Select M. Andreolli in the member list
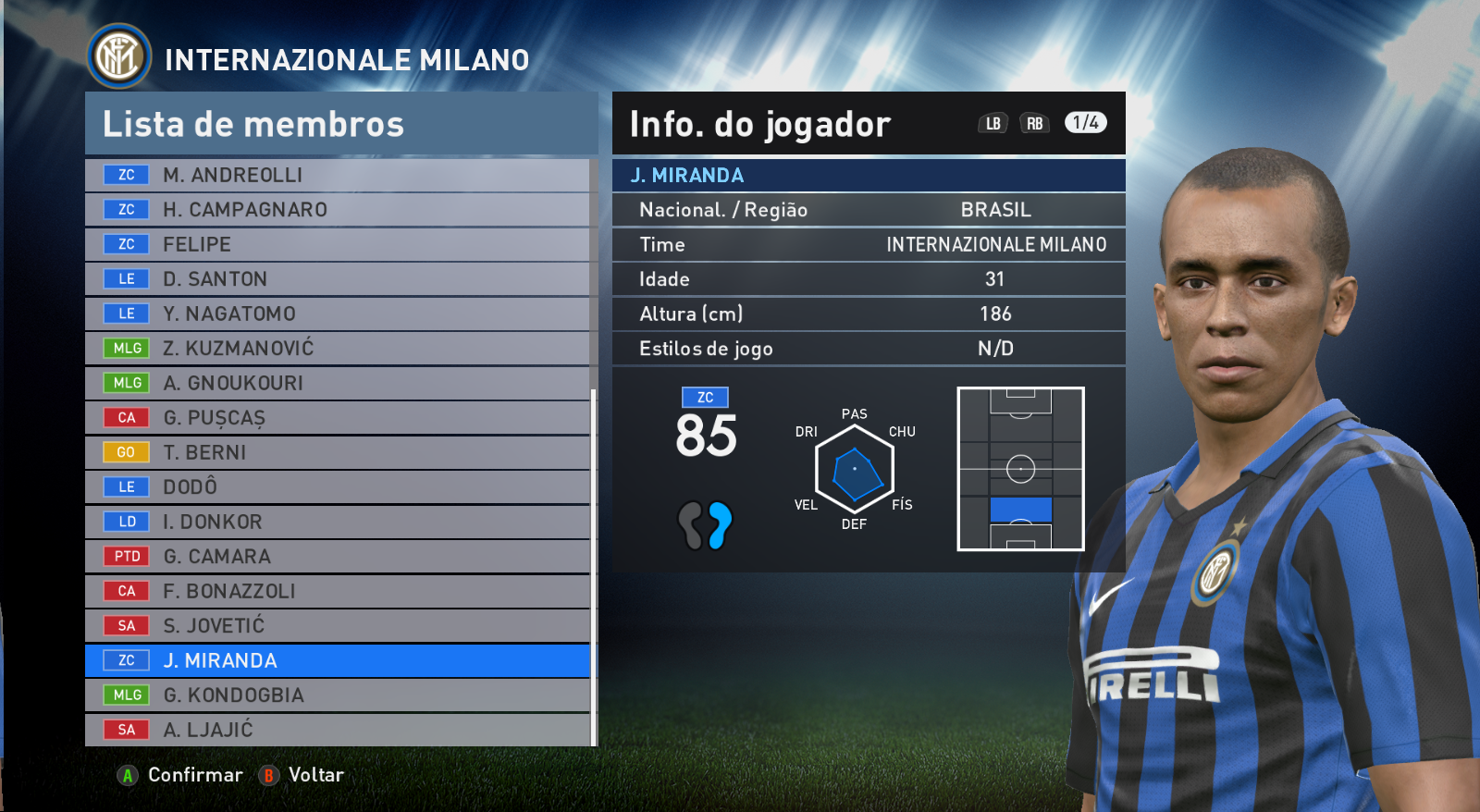 (x=338, y=175)
